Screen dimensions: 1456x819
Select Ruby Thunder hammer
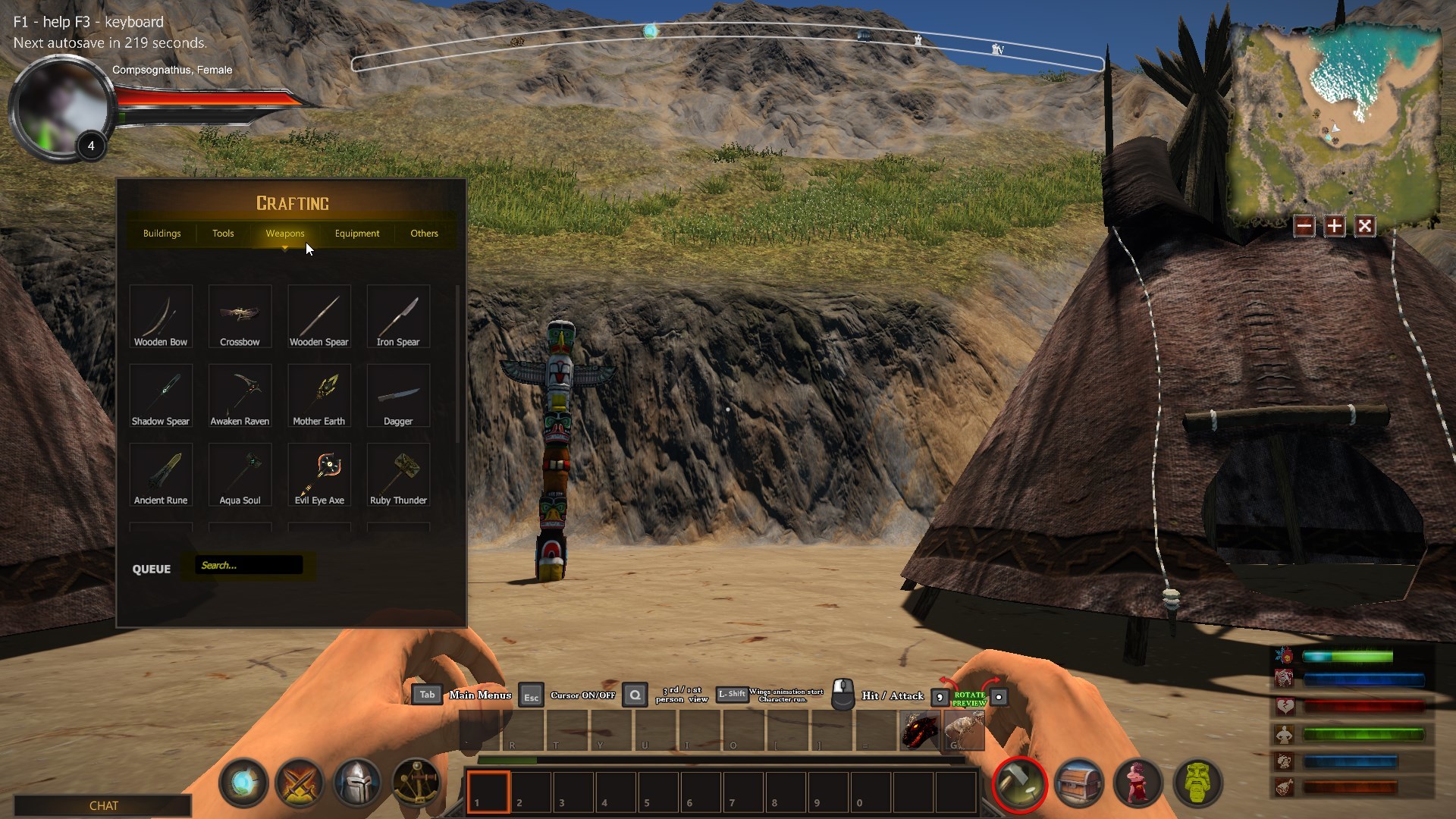point(398,475)
